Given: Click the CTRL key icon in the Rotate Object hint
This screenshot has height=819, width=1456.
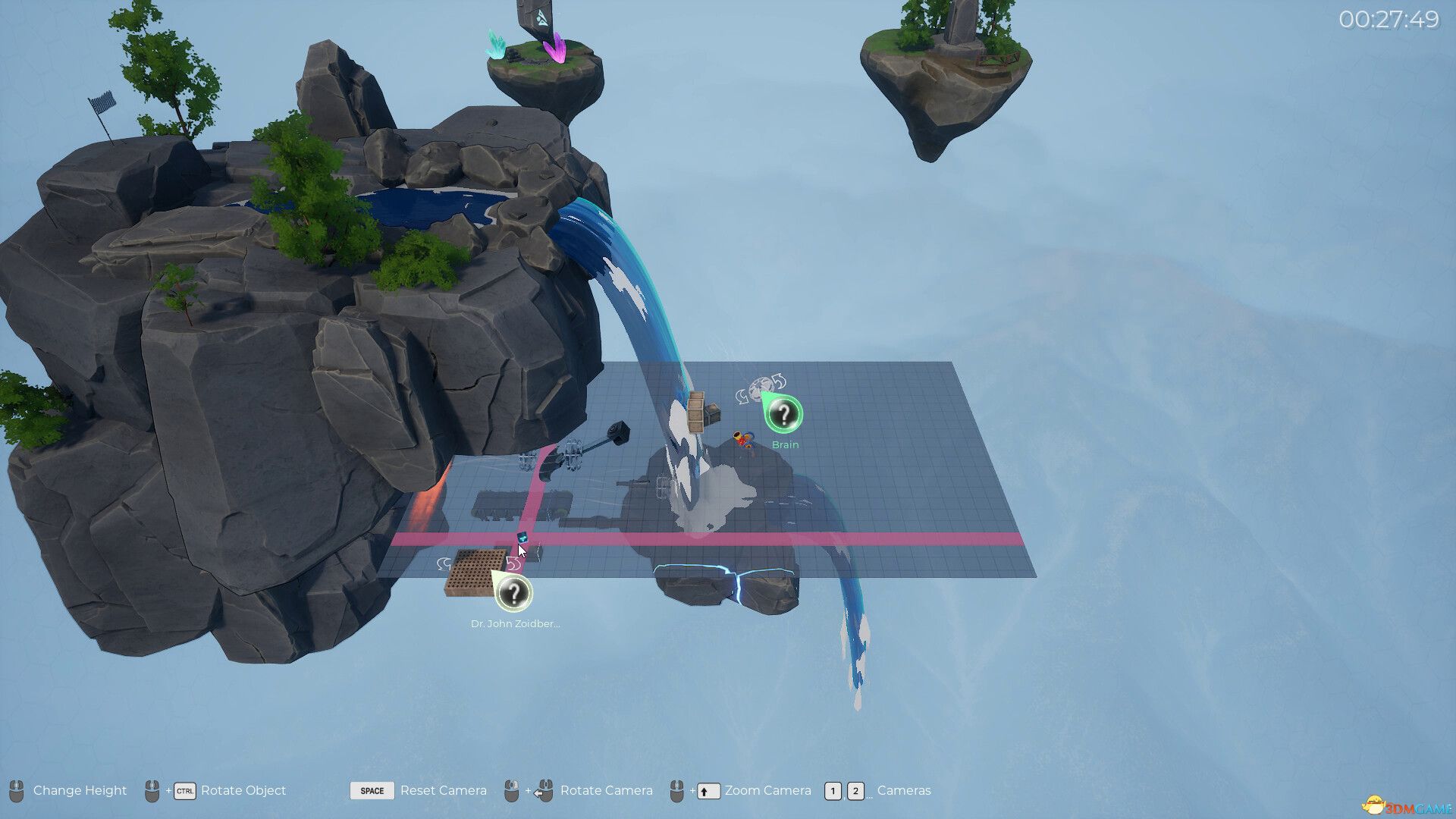Looking at the screenshot, I should [184, 791].
